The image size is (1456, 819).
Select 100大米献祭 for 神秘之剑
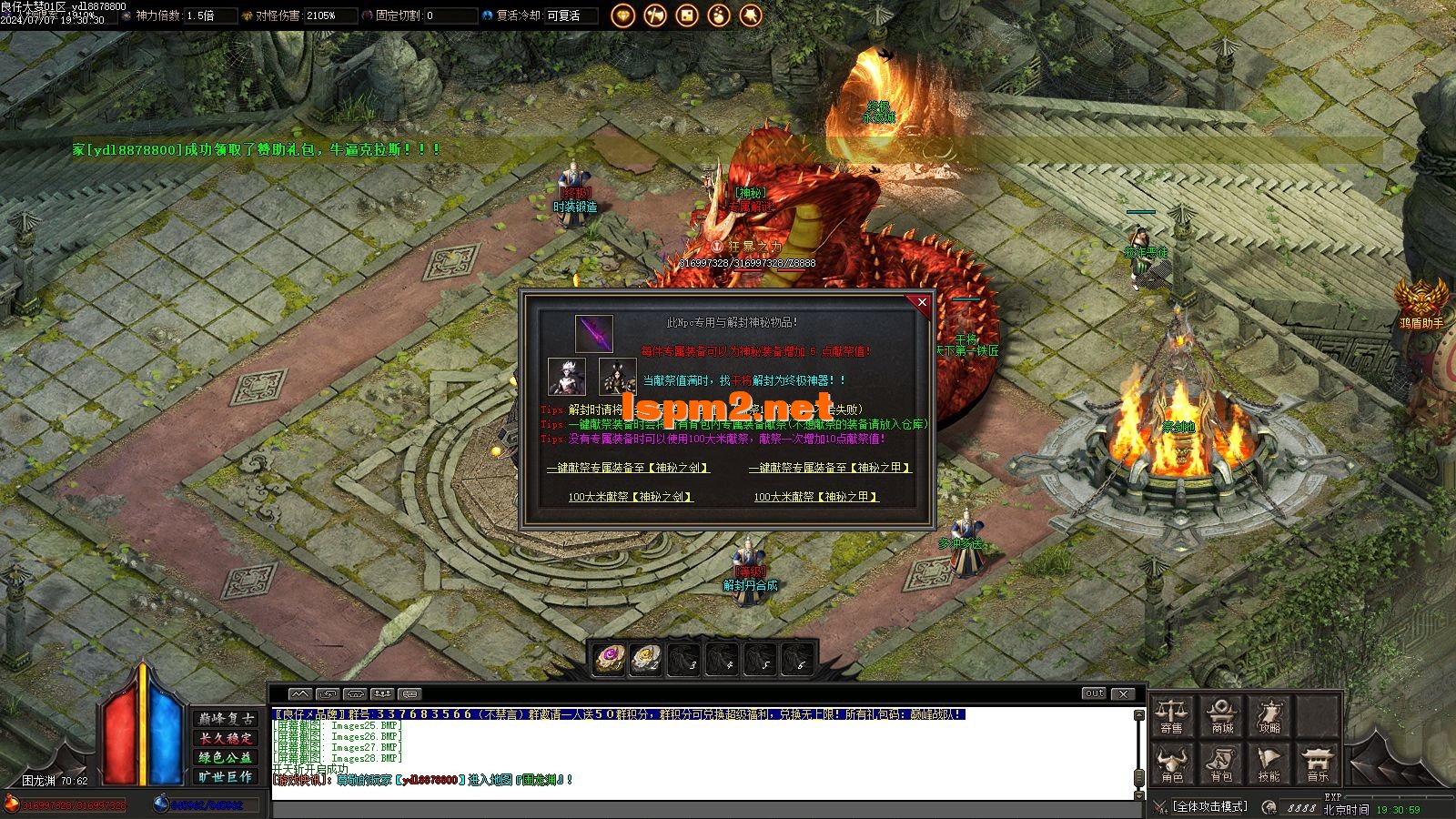(x=631, y=497)
